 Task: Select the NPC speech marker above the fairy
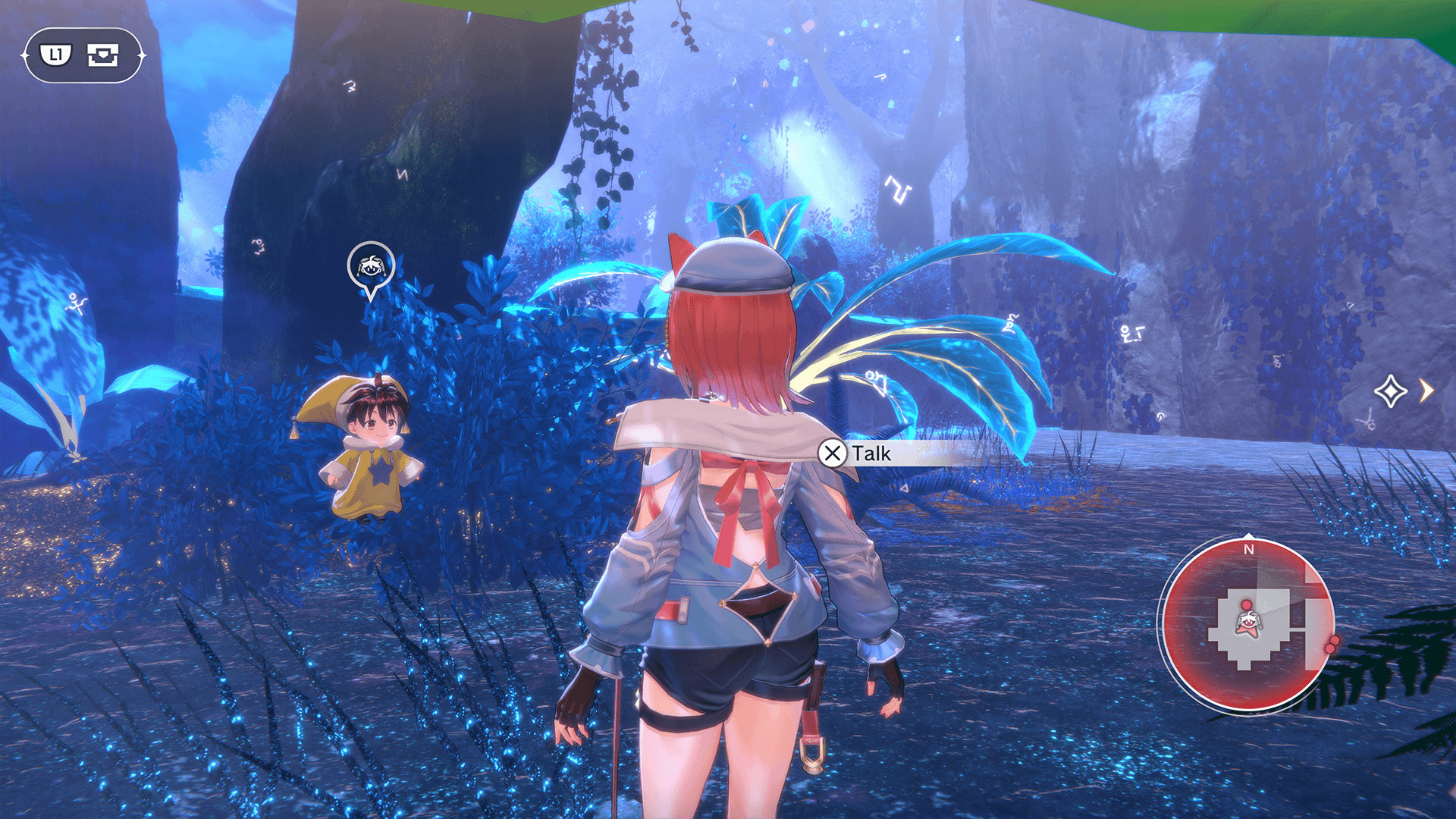pos(370,267)
